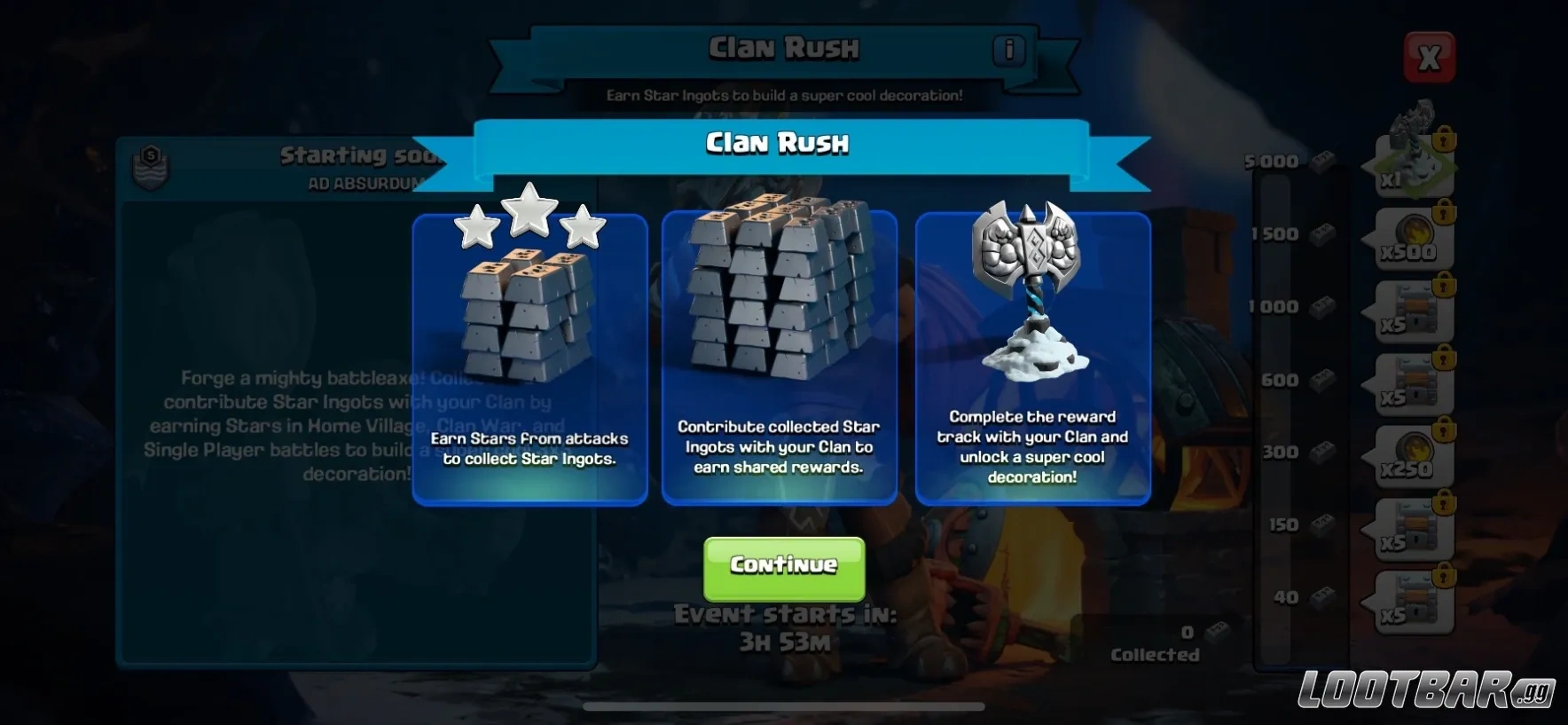Click the Star Ingot icon beside 5000
This screenshot has width=1568, height=725.
pyautogui.click(x=1321, y=160)
